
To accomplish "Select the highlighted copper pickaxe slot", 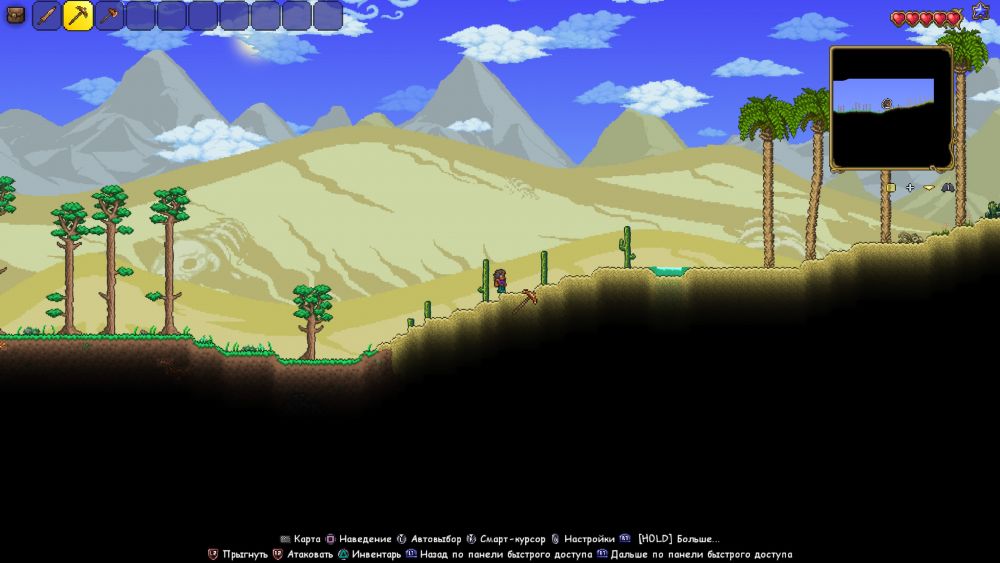I will click(78, 16).
